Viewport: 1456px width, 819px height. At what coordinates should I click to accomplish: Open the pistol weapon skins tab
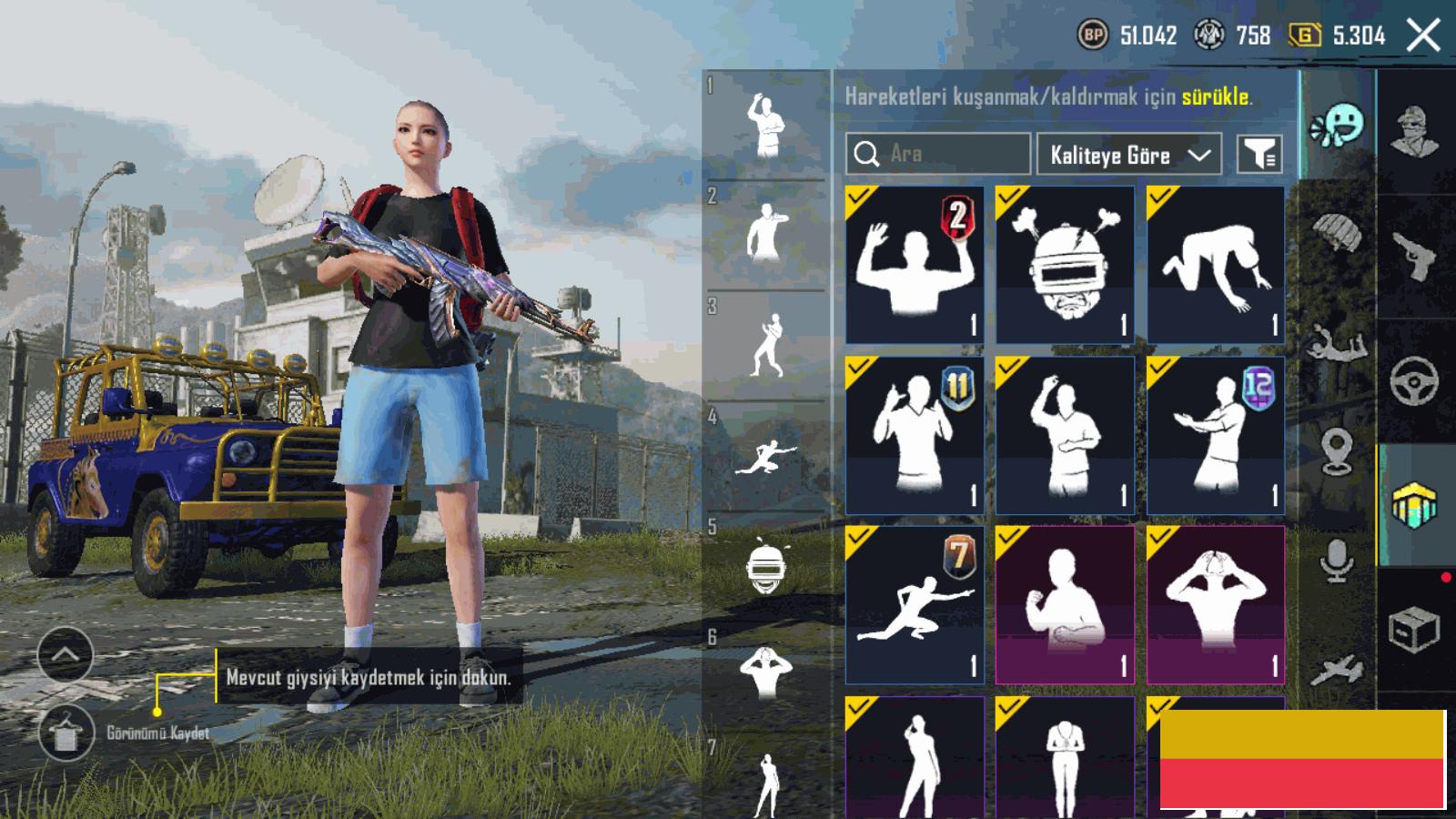[1415, 255]
